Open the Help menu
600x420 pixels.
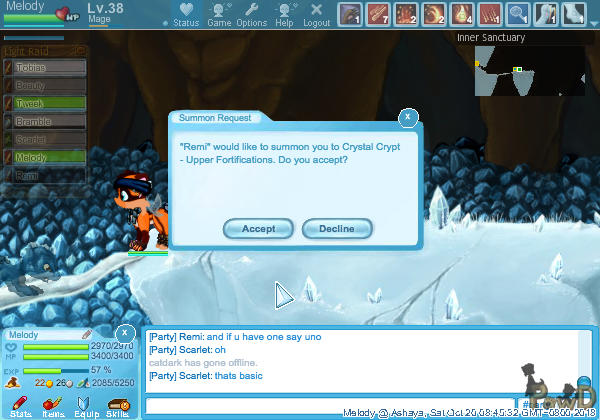[x=285, y=15]
